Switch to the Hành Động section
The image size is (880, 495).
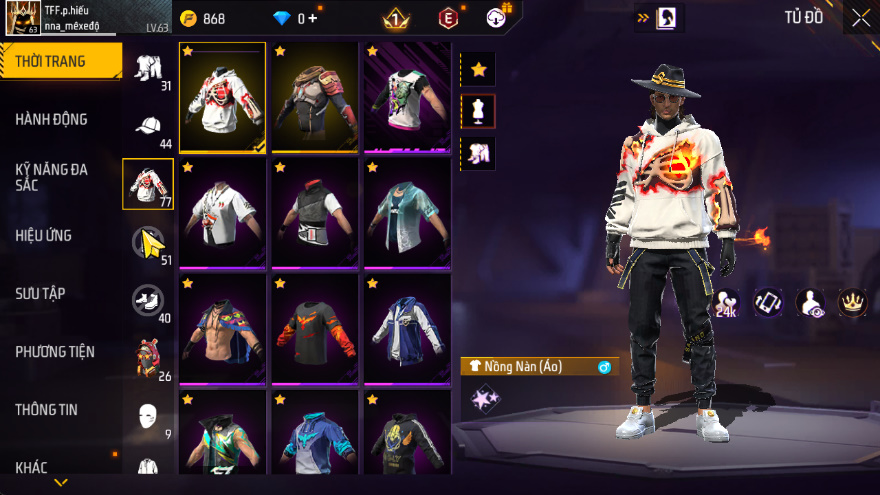point(52,119)
